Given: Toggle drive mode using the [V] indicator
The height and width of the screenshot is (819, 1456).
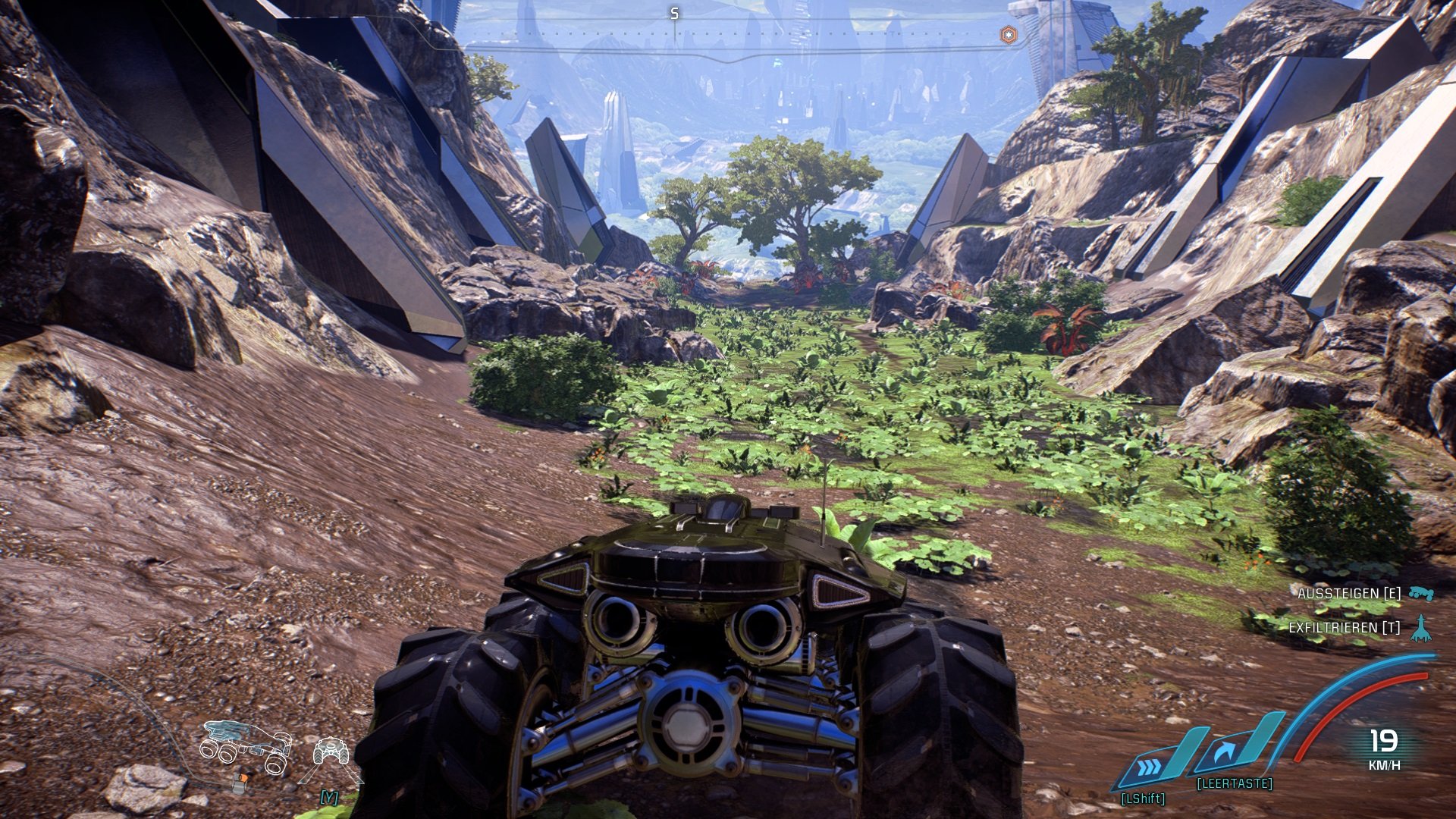Looking at the screenshot, I should coord(328,797).
